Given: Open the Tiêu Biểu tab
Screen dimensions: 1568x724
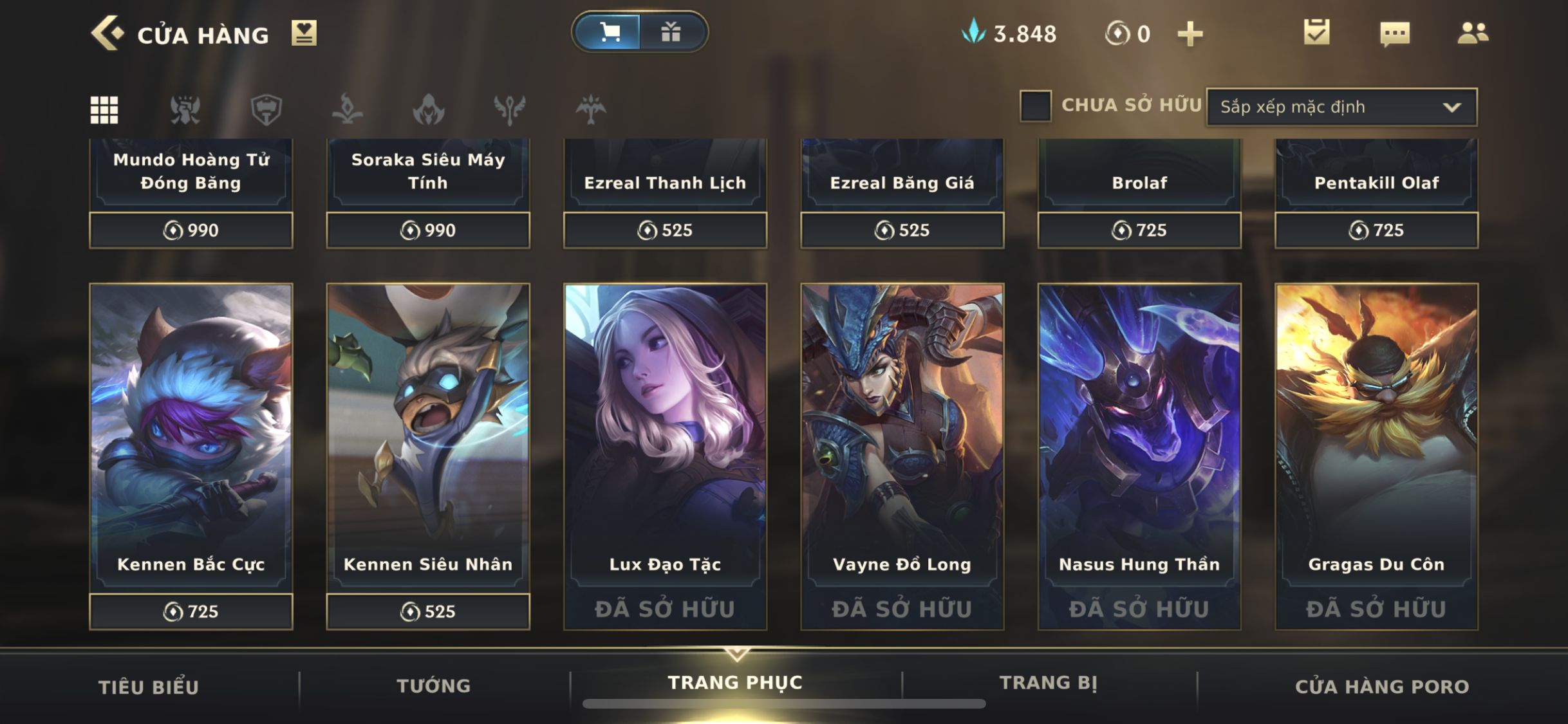Looking at the screenshot, I should click(149, 687).
